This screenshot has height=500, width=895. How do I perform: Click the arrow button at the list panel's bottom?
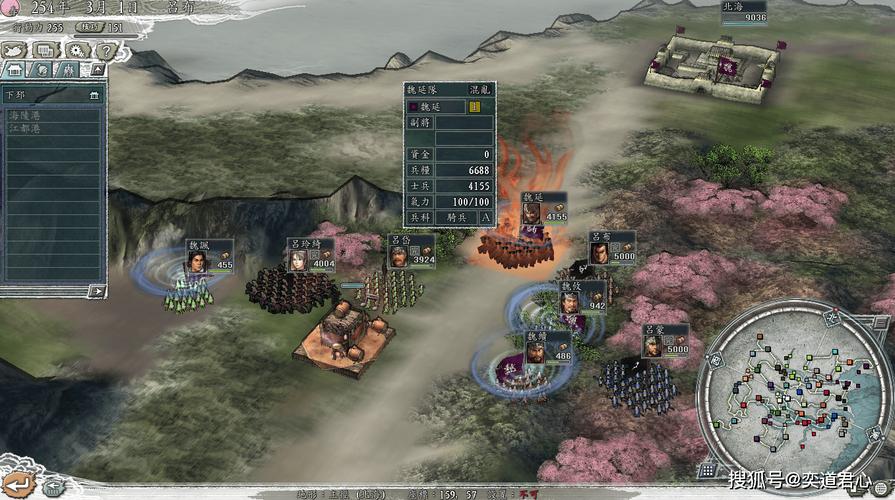tap(96, 292)
